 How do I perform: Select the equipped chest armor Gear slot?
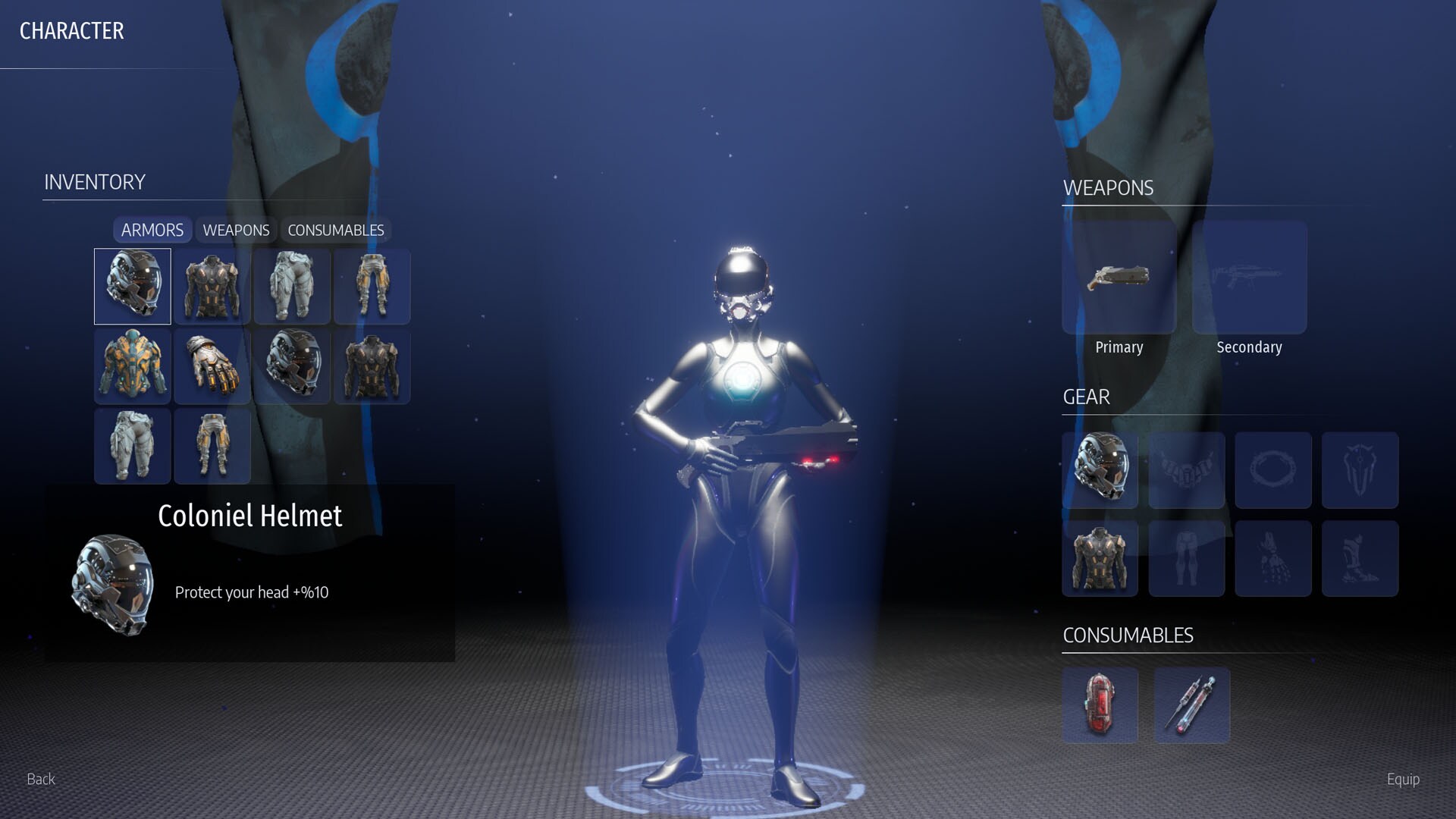(x=1100, y=558)
